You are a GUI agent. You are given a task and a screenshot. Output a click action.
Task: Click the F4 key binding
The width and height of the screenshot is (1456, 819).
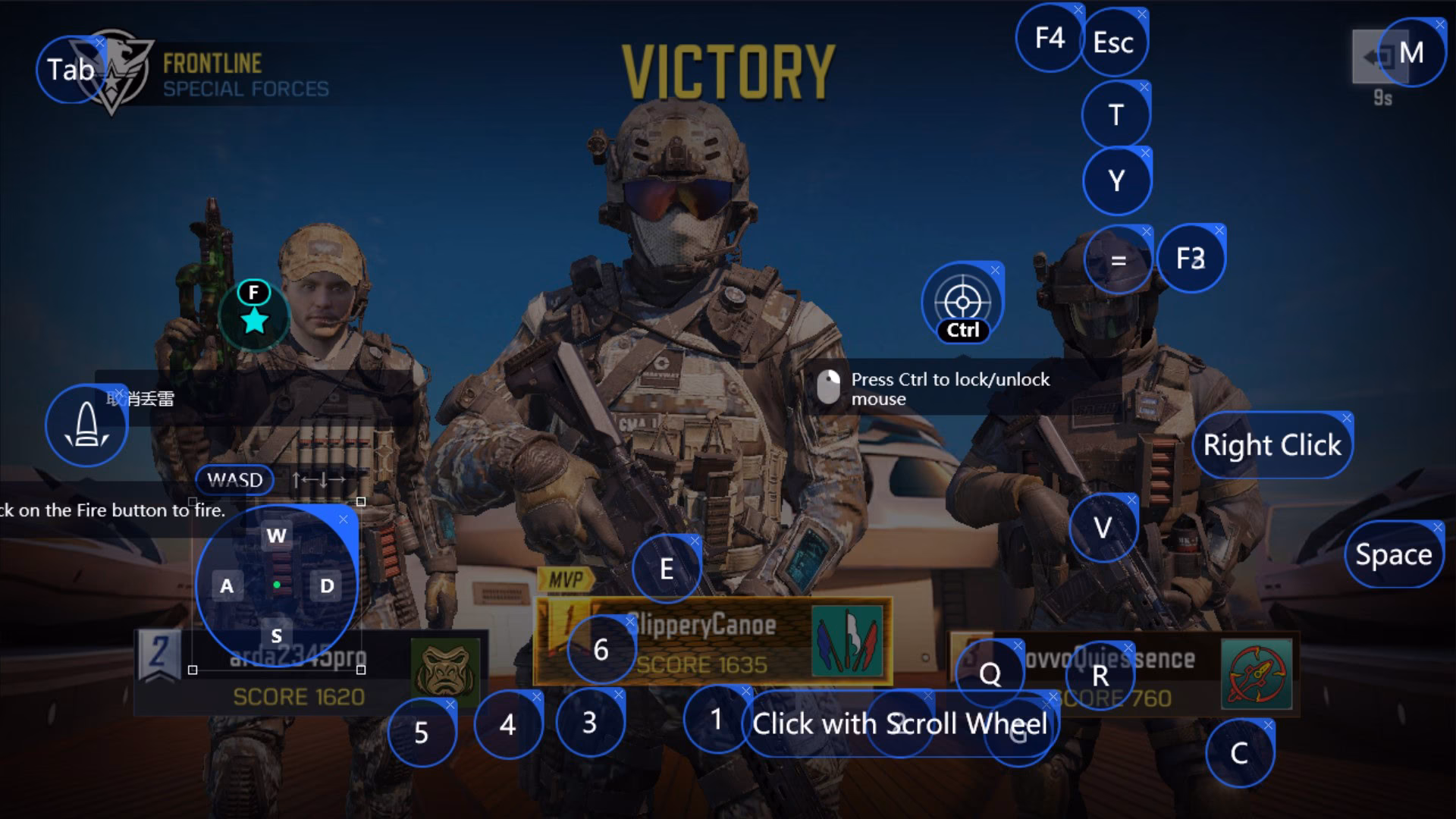click(1050, 38)
